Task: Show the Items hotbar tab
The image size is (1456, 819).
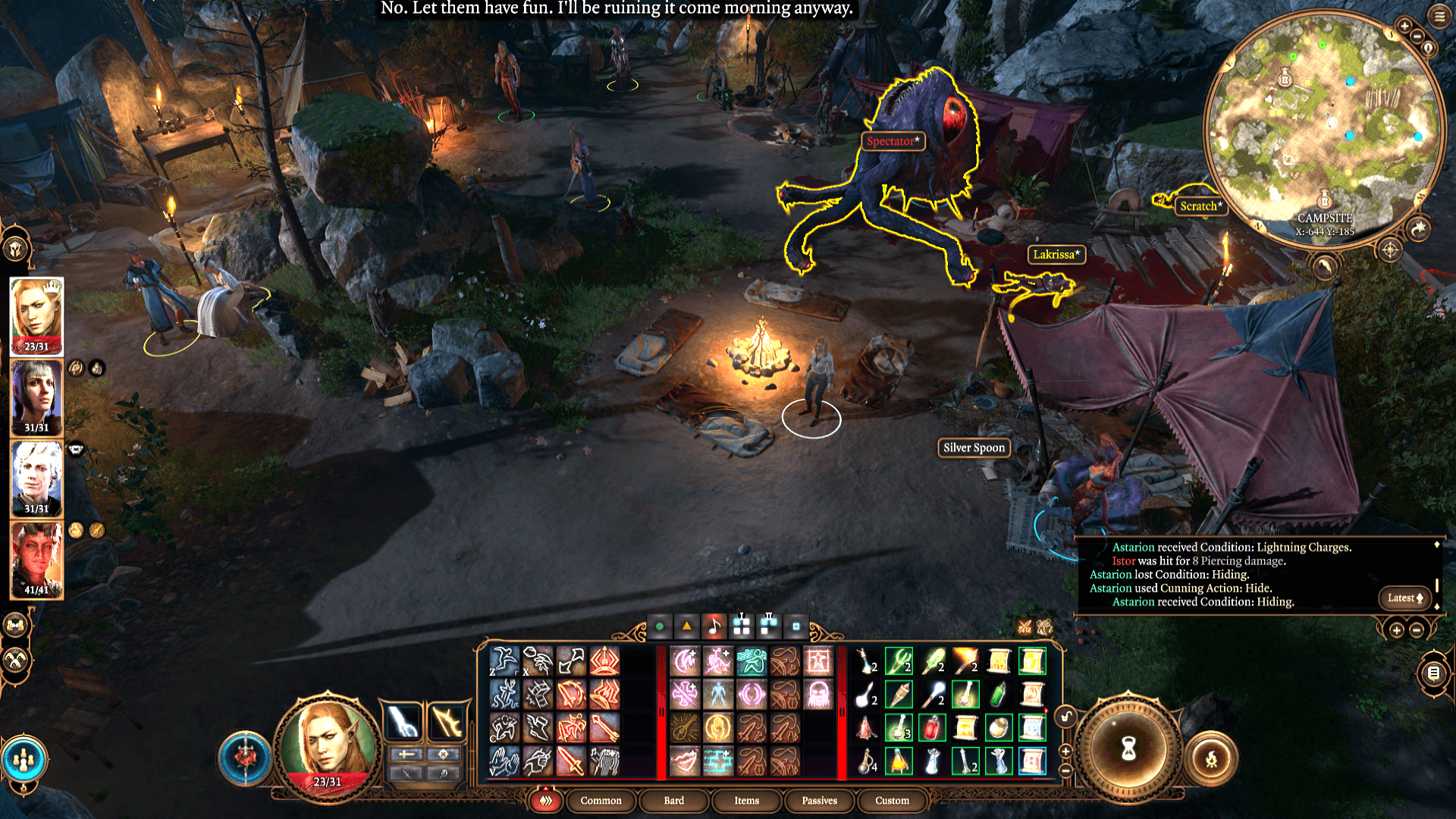Action: [x=746, y=801]
